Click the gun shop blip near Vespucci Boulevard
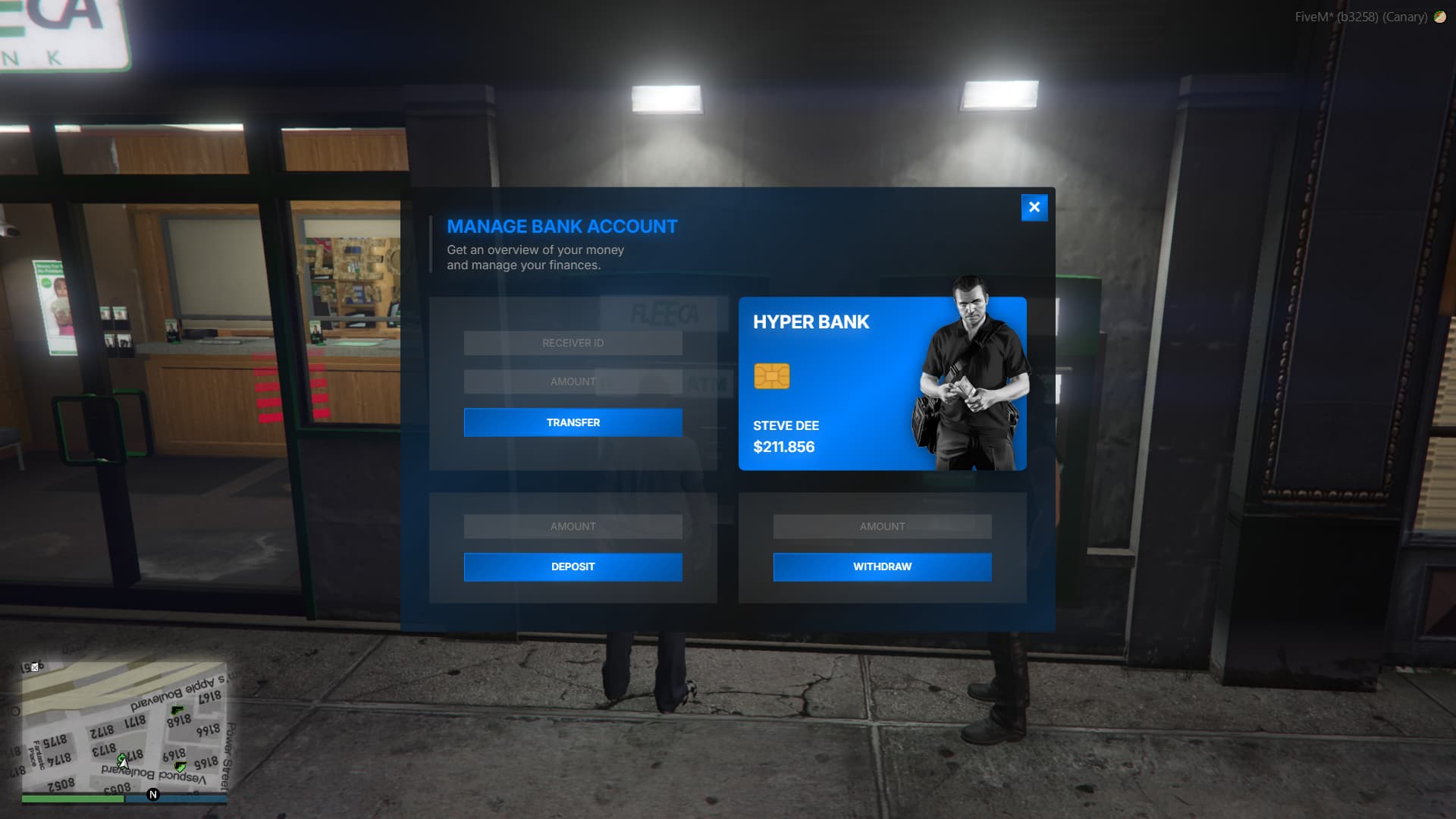Viewport: 1456px width, 819px height. pos(180,767)
